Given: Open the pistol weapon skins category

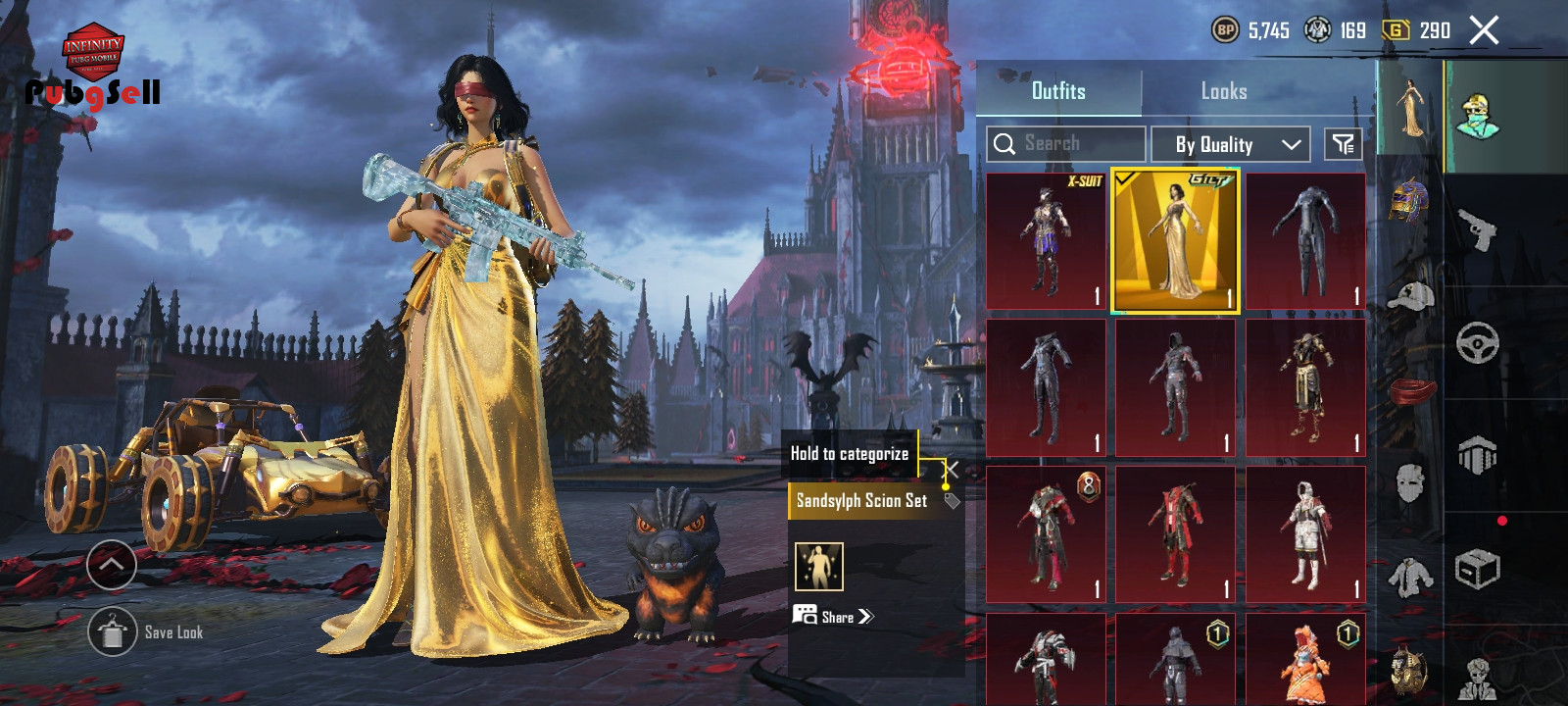Looking at the screenshot, I should (x=1477, y=230).
